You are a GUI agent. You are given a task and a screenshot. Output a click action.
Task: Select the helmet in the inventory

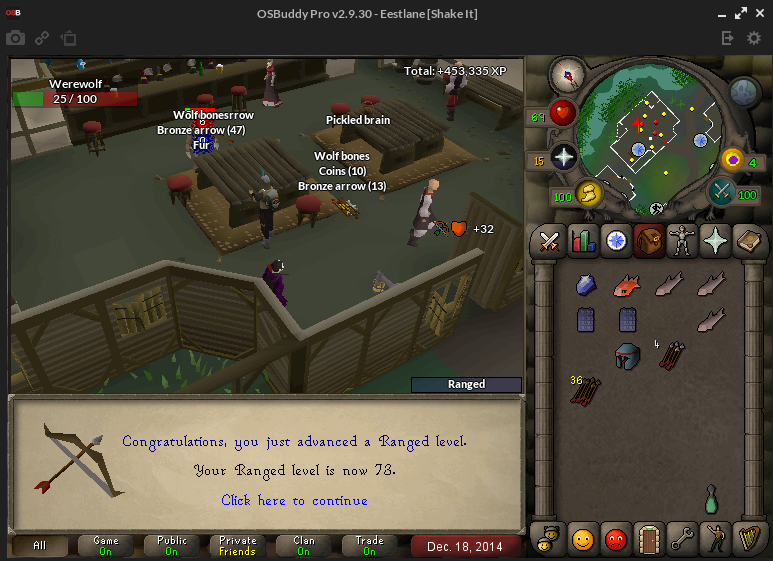pyautogui.click(x=627, y=356)
